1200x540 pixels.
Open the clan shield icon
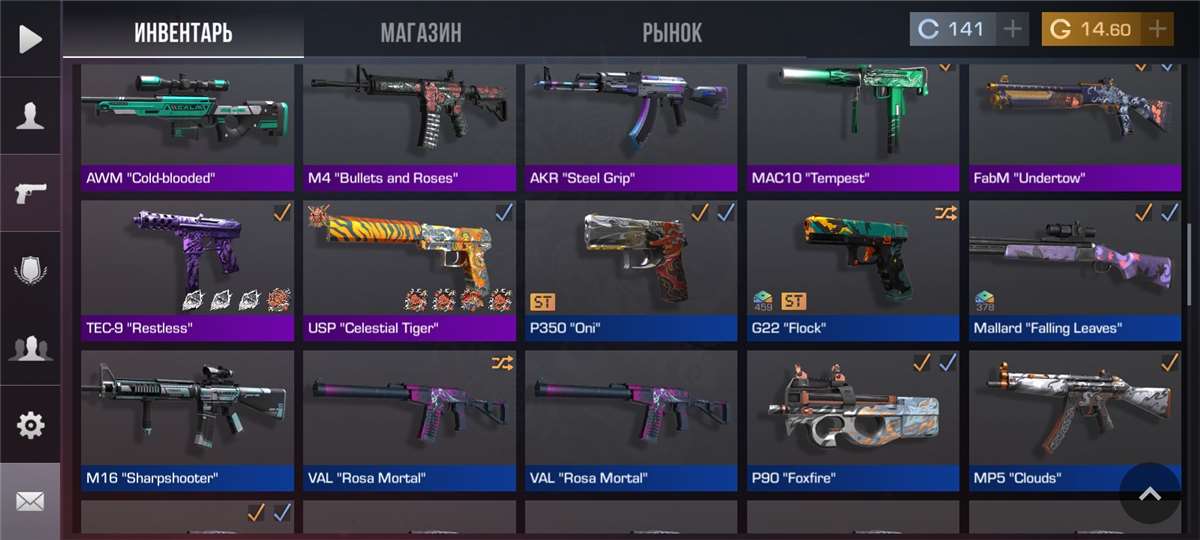tap(30, 271)
